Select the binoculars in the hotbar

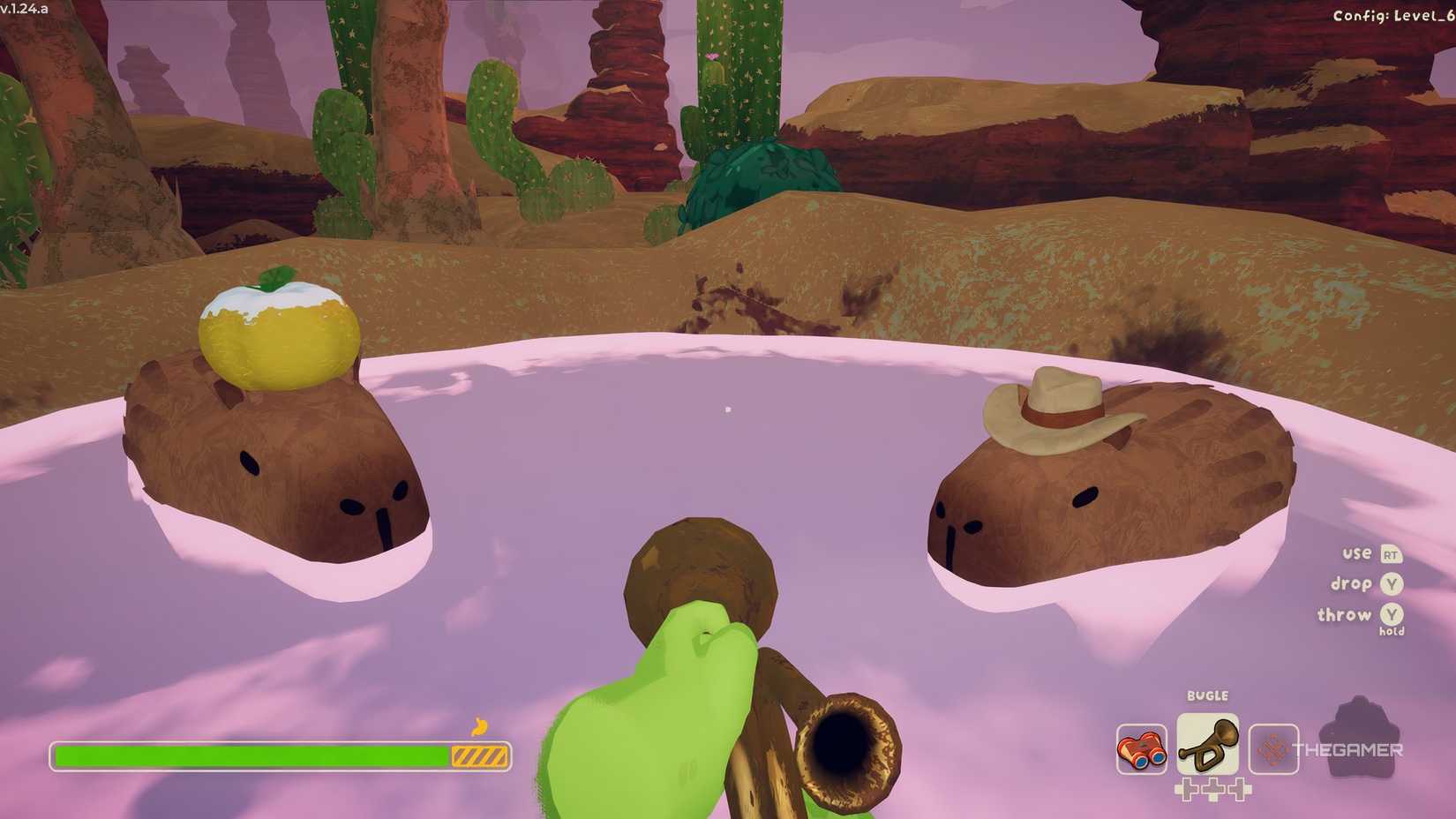coord(1142,748)
